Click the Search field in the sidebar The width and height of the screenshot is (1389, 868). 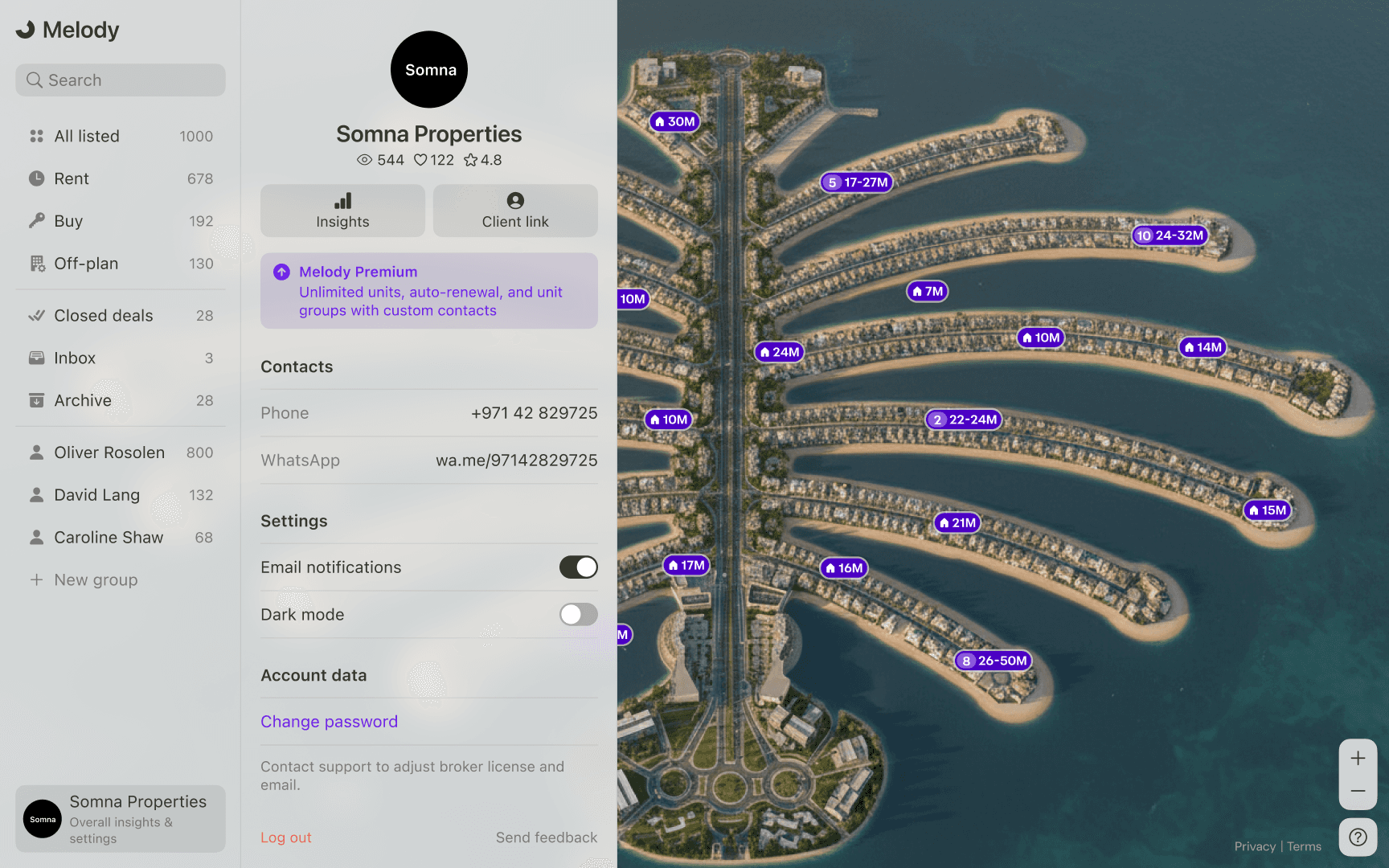point(121,80)
